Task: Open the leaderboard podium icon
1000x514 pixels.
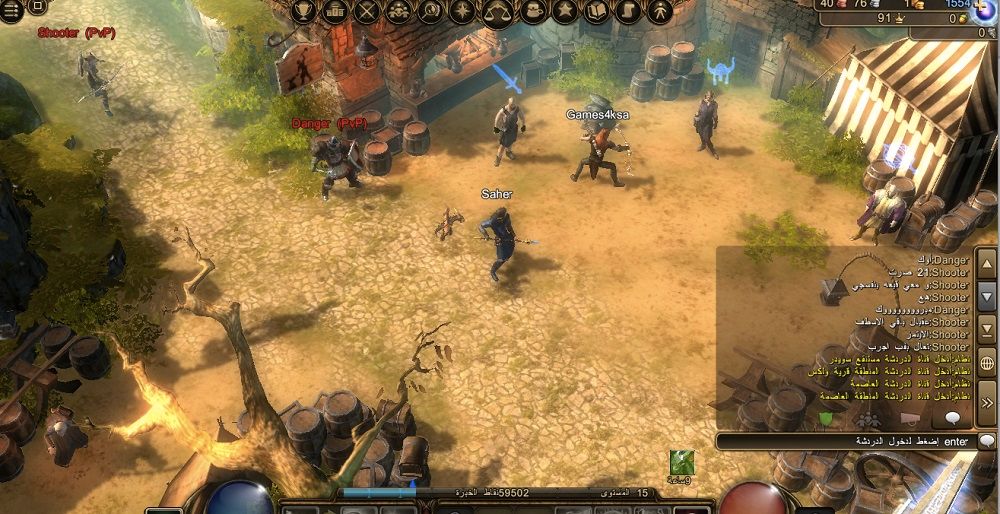Action: pyautogui.click(x=336, y=12)
